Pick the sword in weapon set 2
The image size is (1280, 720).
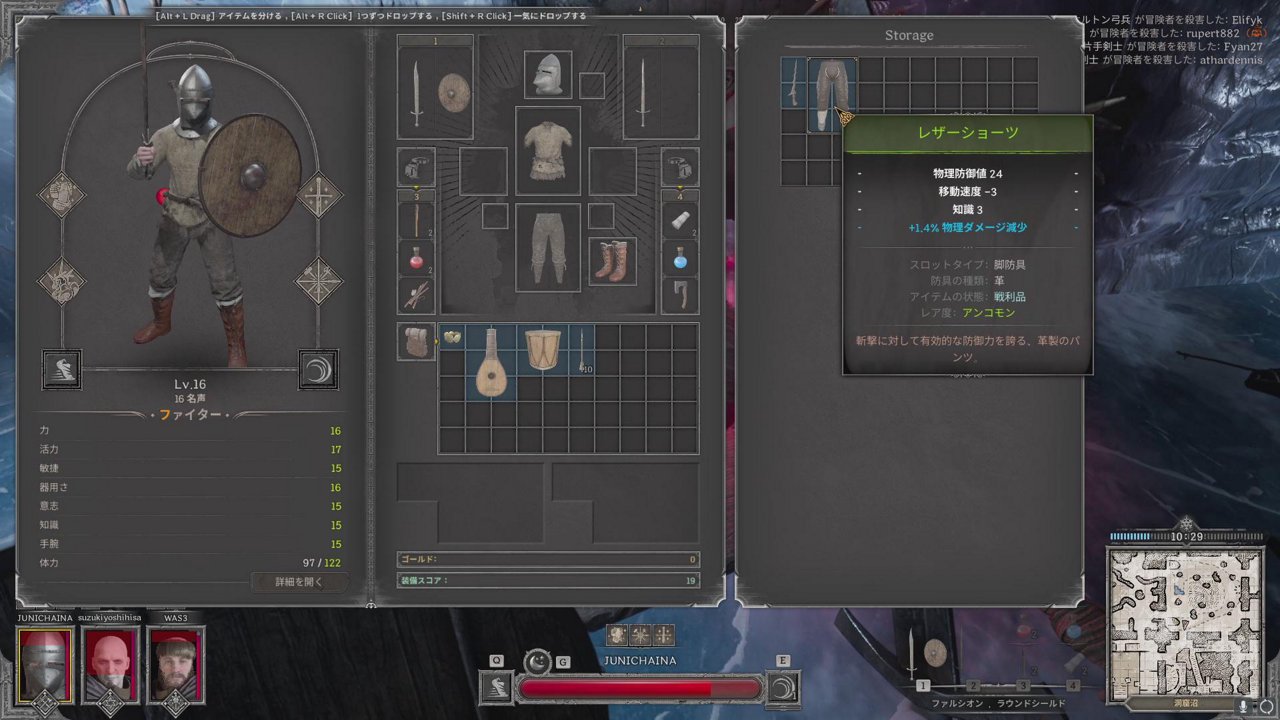pos(642,93)
